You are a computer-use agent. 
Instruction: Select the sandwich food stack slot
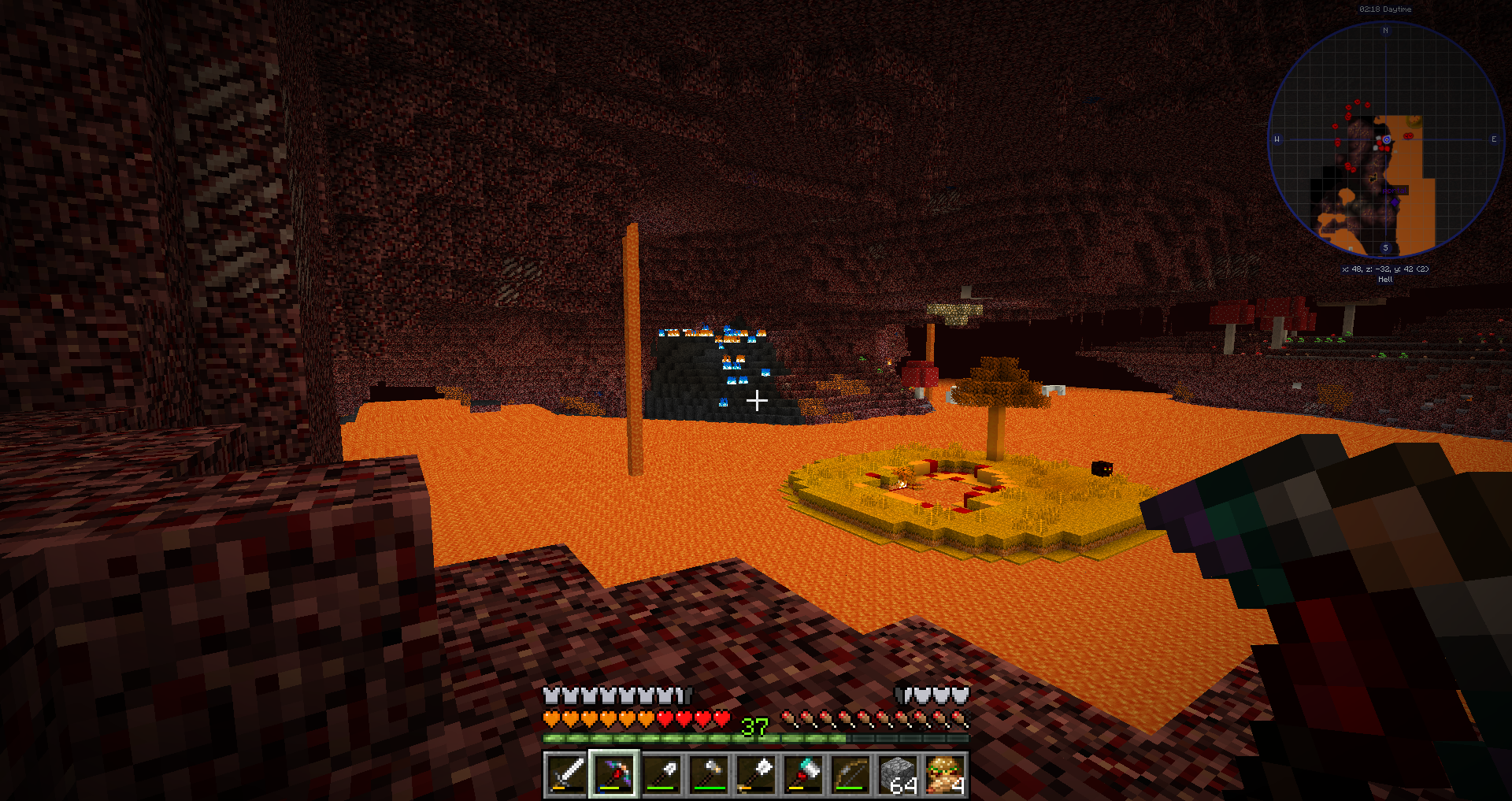click(945, 774)
